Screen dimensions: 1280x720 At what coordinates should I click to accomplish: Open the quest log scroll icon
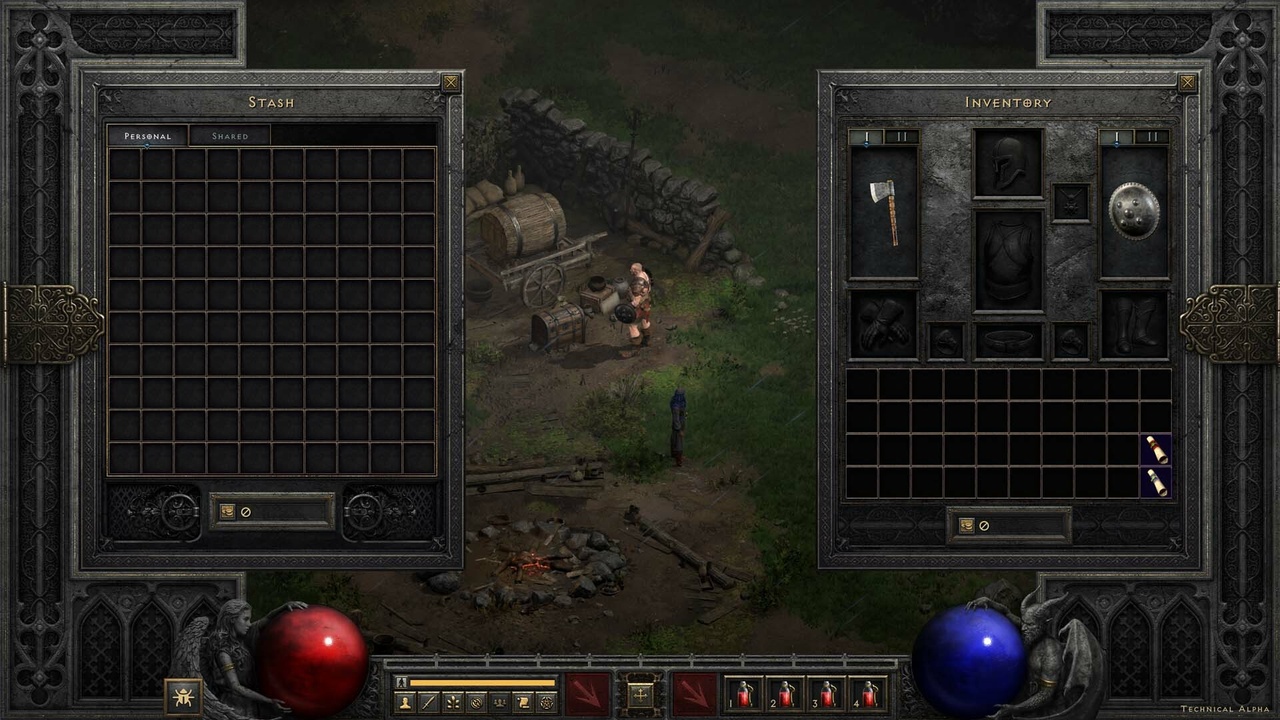523,703
